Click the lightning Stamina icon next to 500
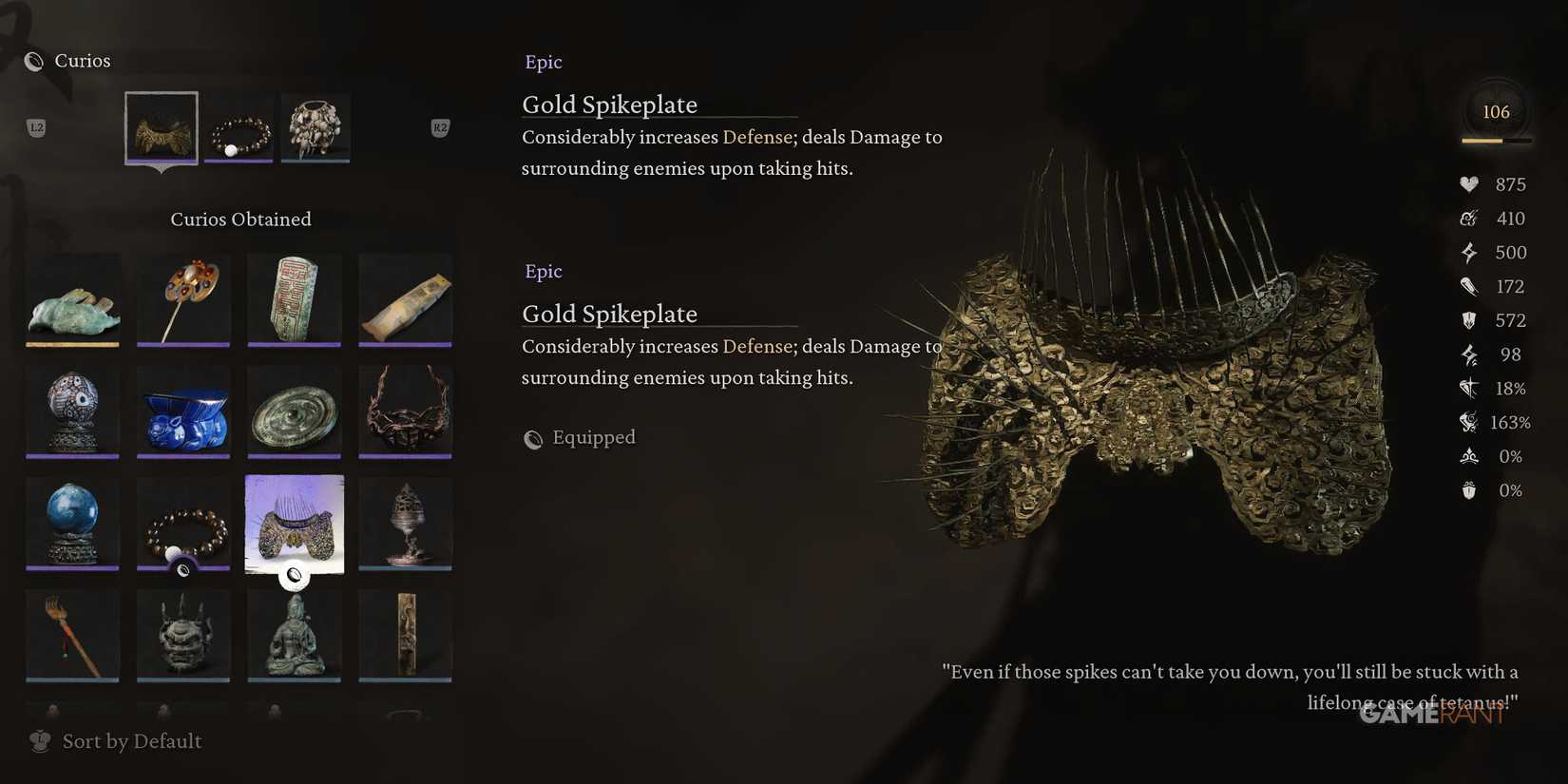This screenshot has width=1568, height=784. 1467,252
